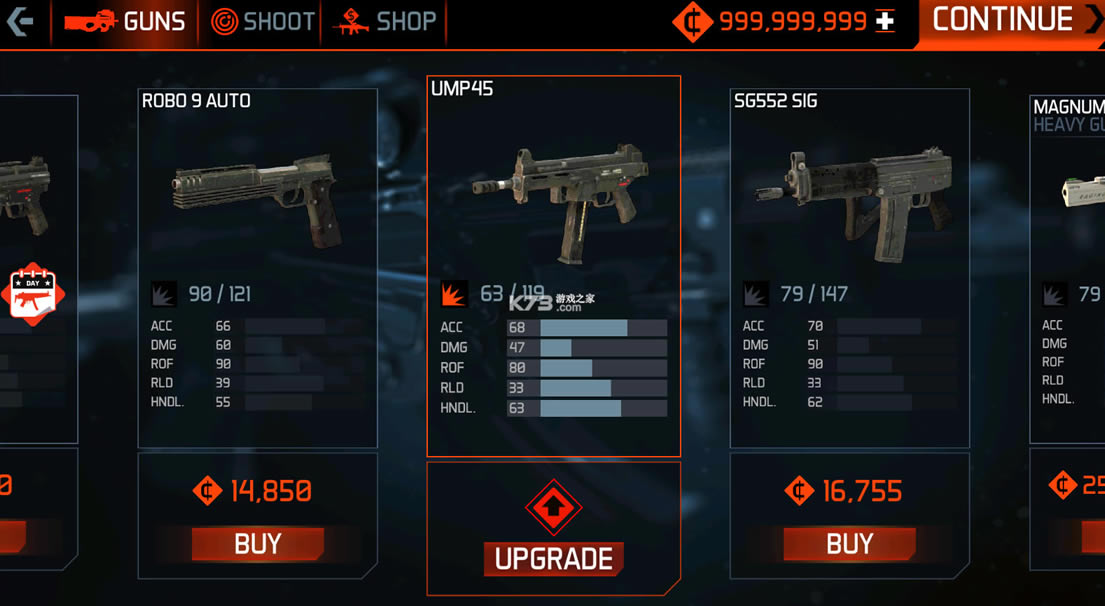Buy the SG552 SIG for 16,755
The height and width of the screenshot is (606, 1105).
(x=849, y=544)
